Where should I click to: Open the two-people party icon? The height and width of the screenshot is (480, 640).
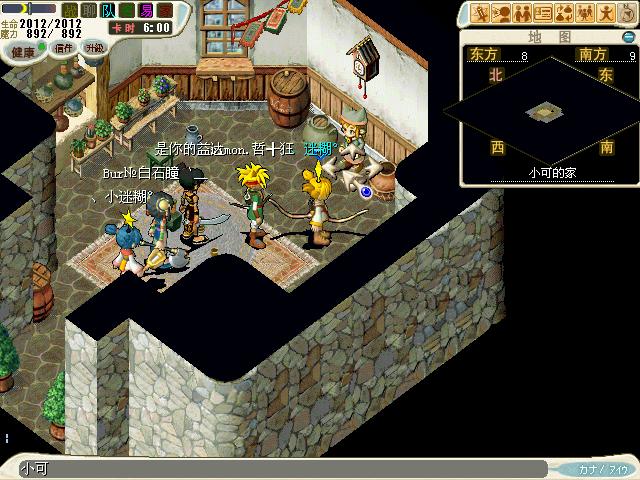523,14
